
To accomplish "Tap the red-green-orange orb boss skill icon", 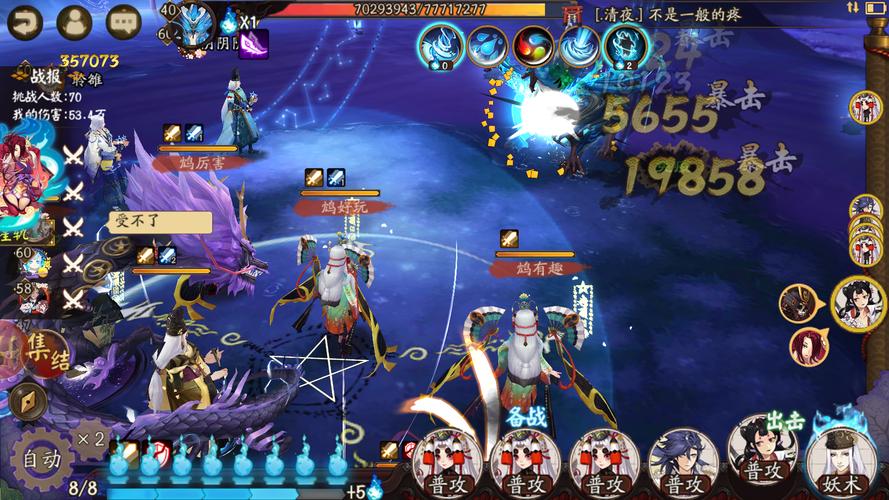I will tap(533, 46).
